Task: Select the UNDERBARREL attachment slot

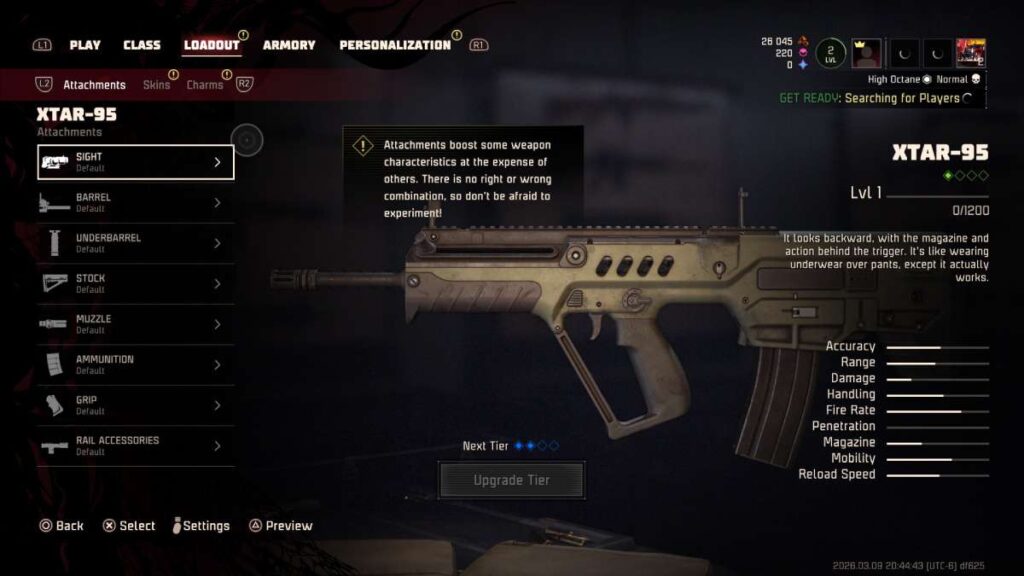Action: (x=136, y=243)
